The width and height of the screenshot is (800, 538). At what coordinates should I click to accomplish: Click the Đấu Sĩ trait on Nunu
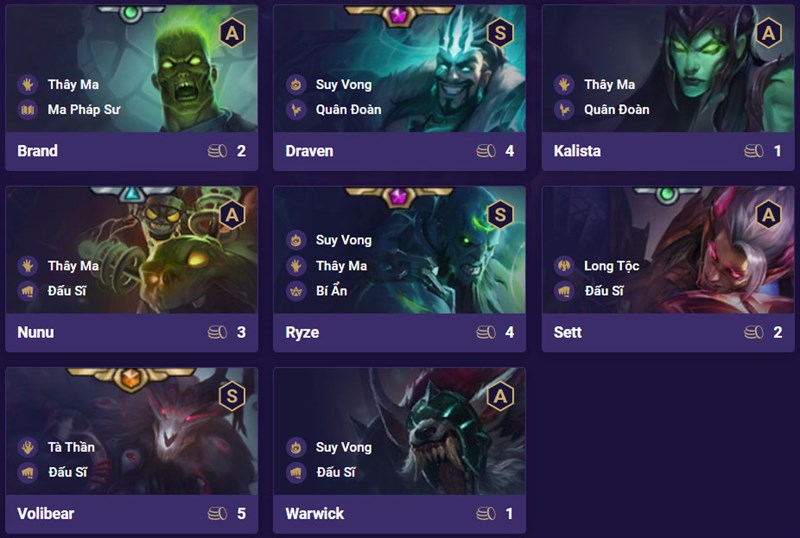67,291
